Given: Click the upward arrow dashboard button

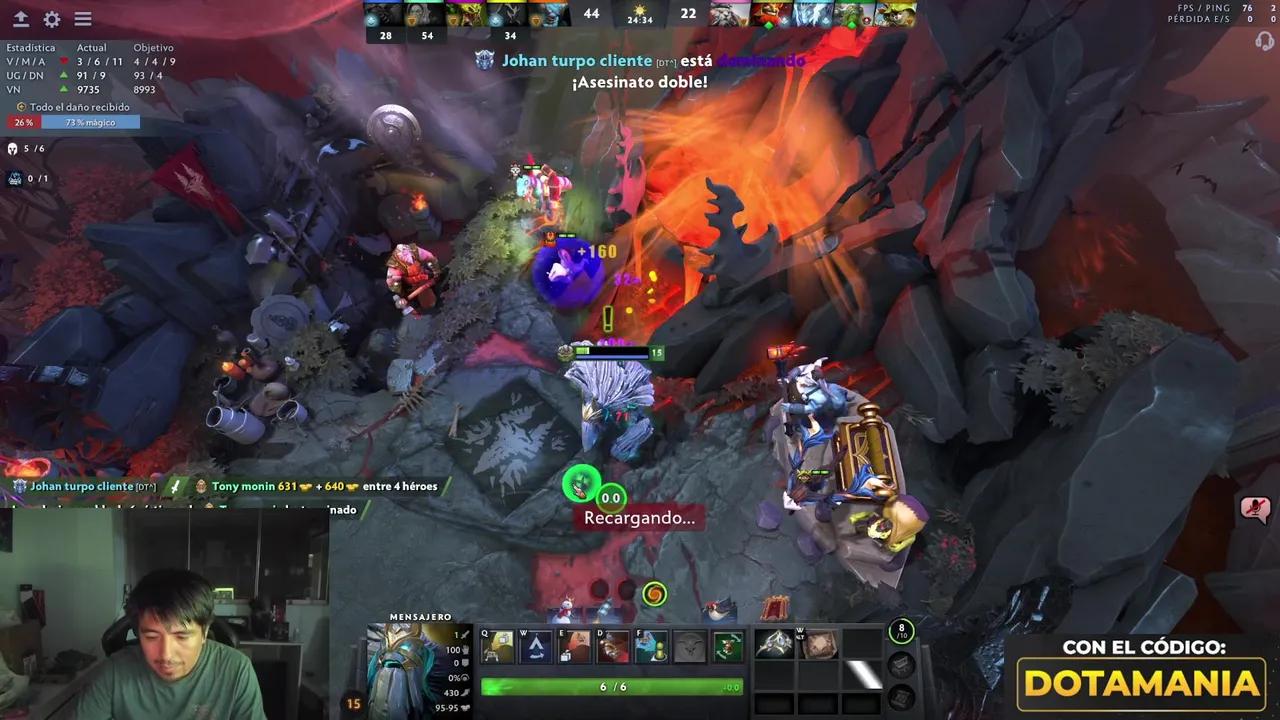Looking at the screenshot, I should click(20, 19).
